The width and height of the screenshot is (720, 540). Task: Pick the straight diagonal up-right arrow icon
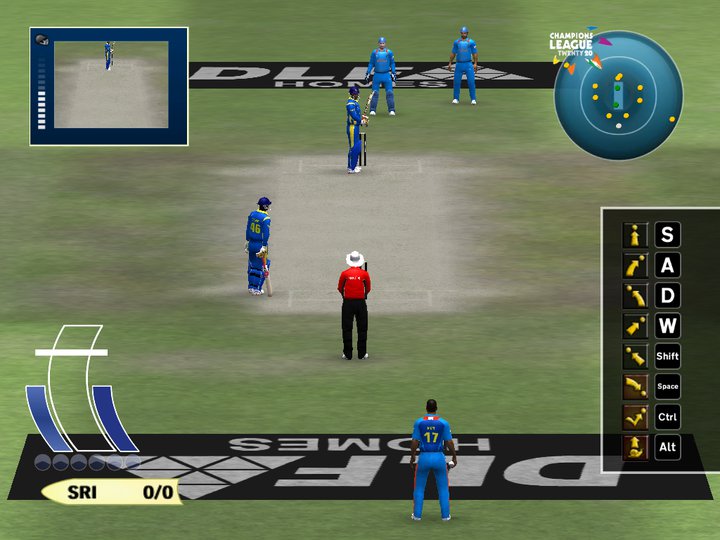tap(636, 326)
